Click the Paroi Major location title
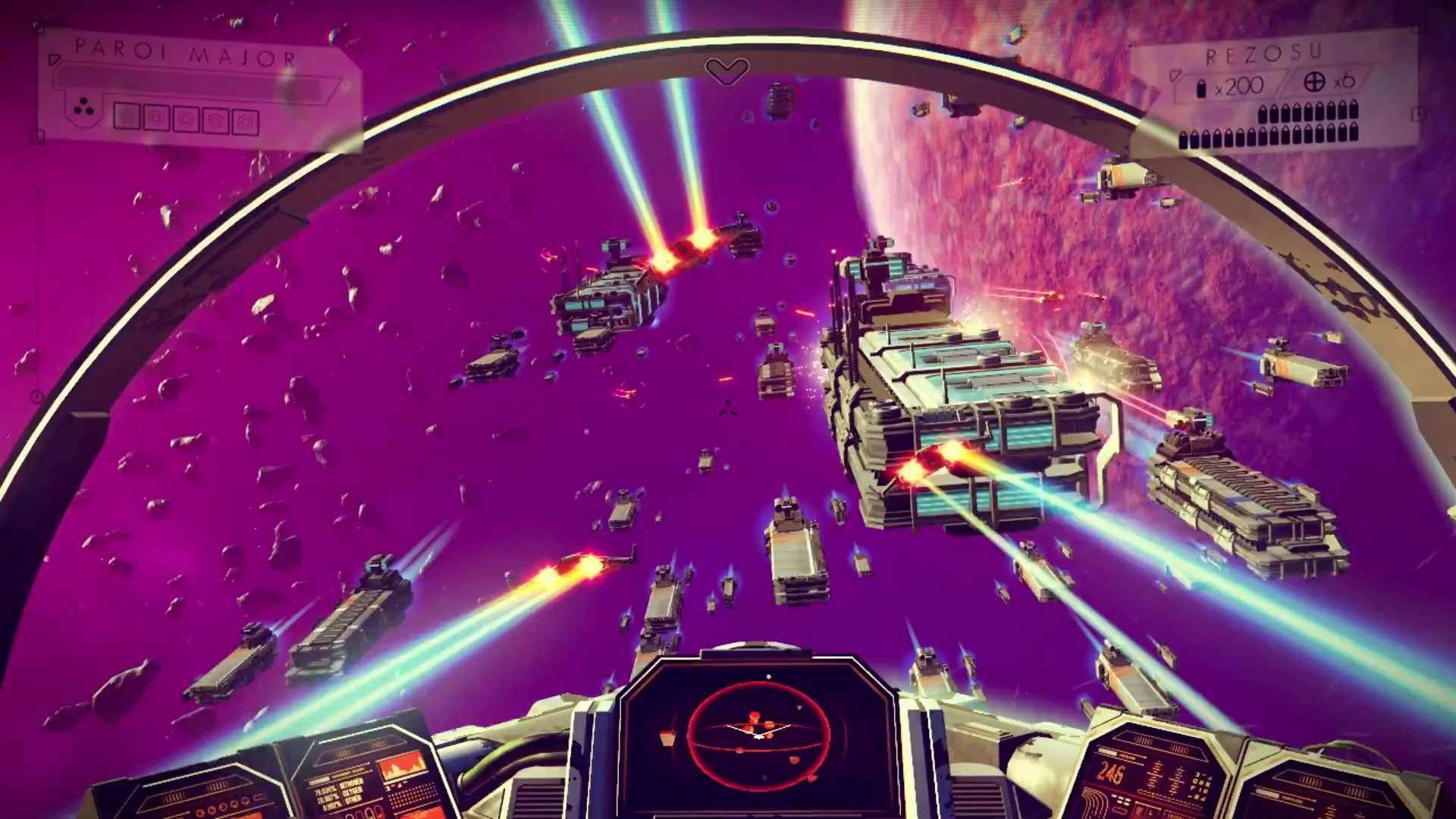Viewport: 1456px width, 819px height. point(186,53)
